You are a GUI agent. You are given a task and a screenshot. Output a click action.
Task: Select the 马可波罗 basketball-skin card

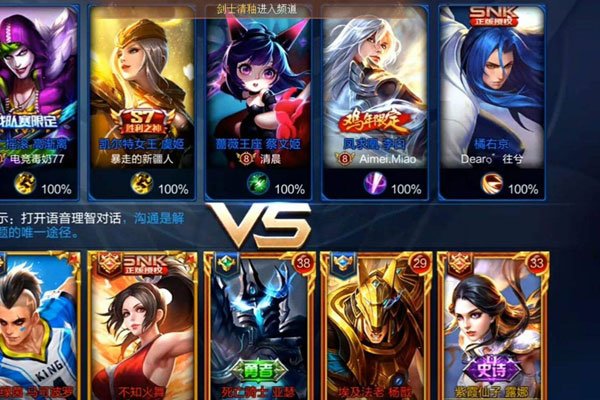tap(36, 325)
